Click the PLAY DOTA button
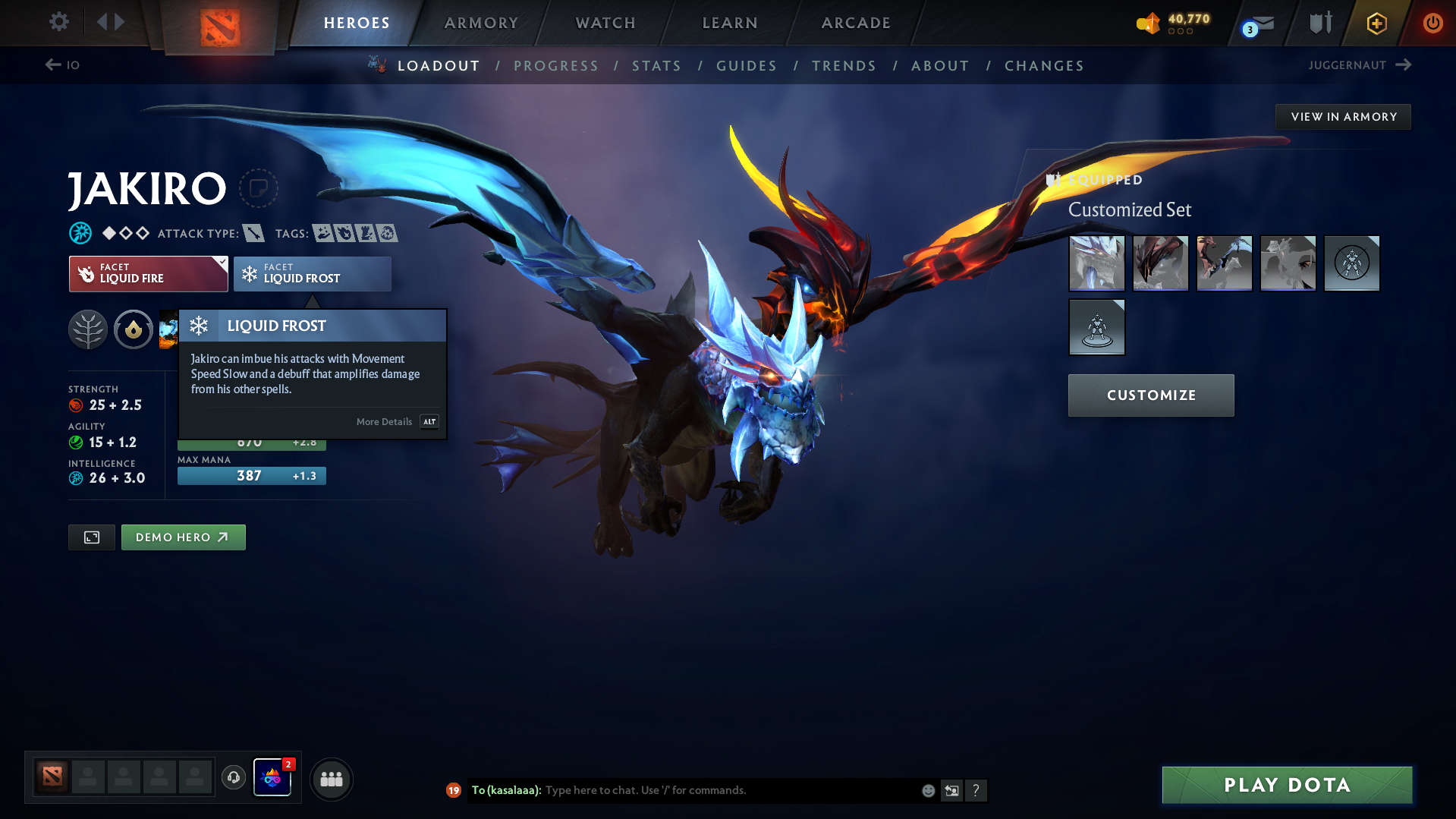 click(1286, 785)
